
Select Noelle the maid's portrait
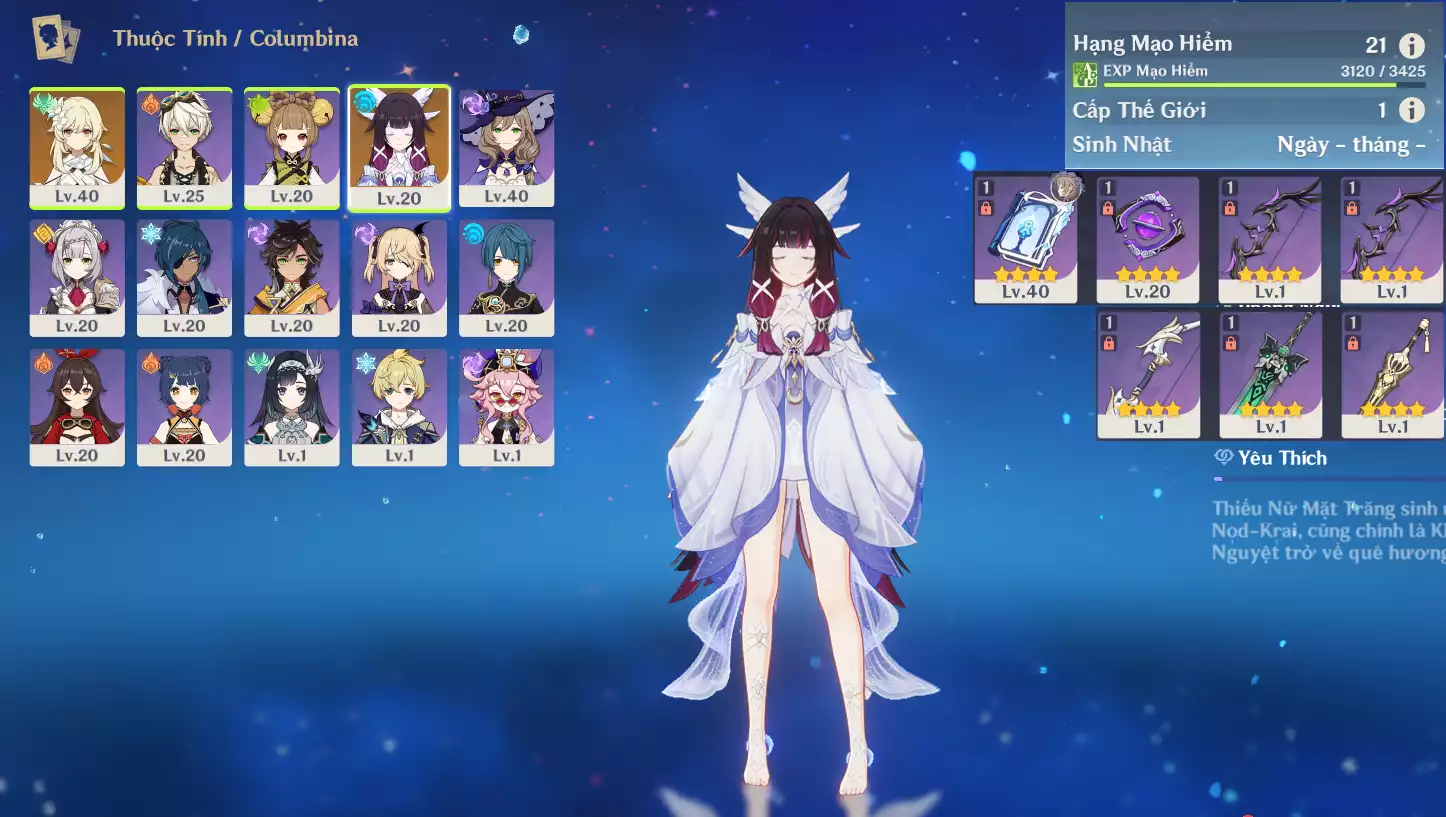click(77, 277)
